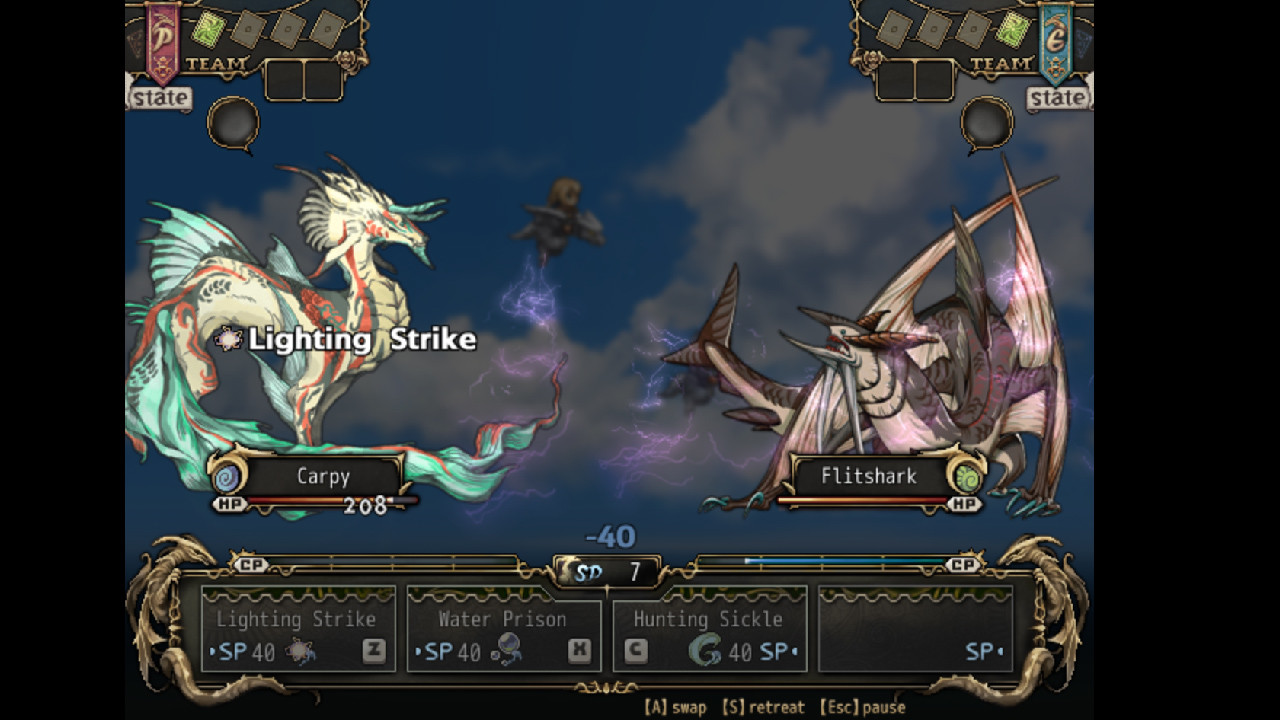Image resolution: width=1280 pixels, height=720 pixels.
Task: Toggle the right team's state indicator
Action: 1058,98
